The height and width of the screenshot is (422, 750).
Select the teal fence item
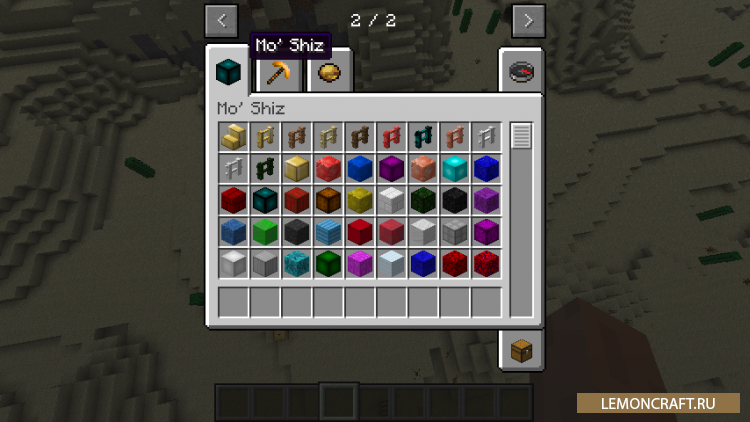(425, 137)
